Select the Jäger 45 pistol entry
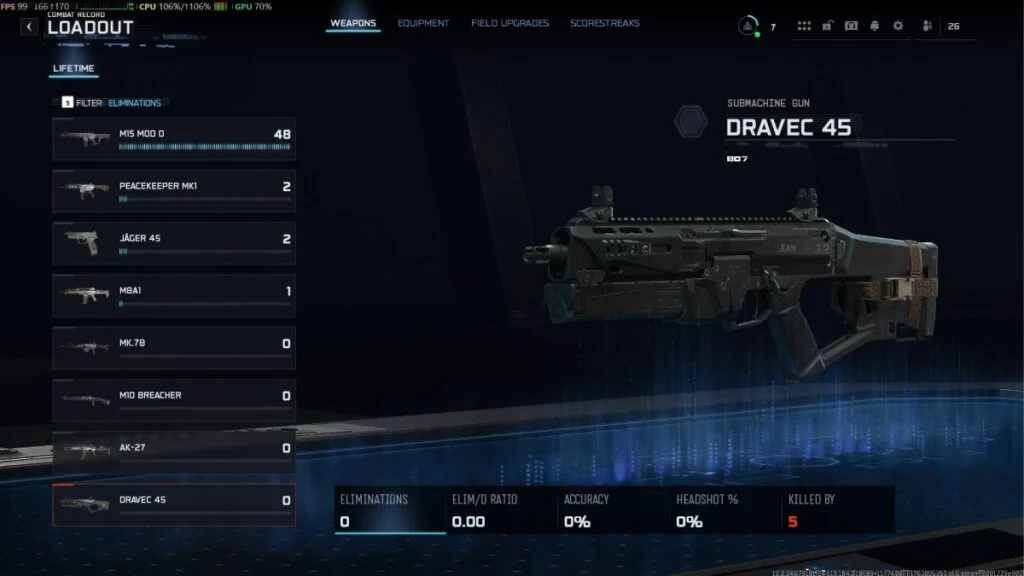This screenshot has width=1024, height=576. pyautogui.click(x=174, y=243)
